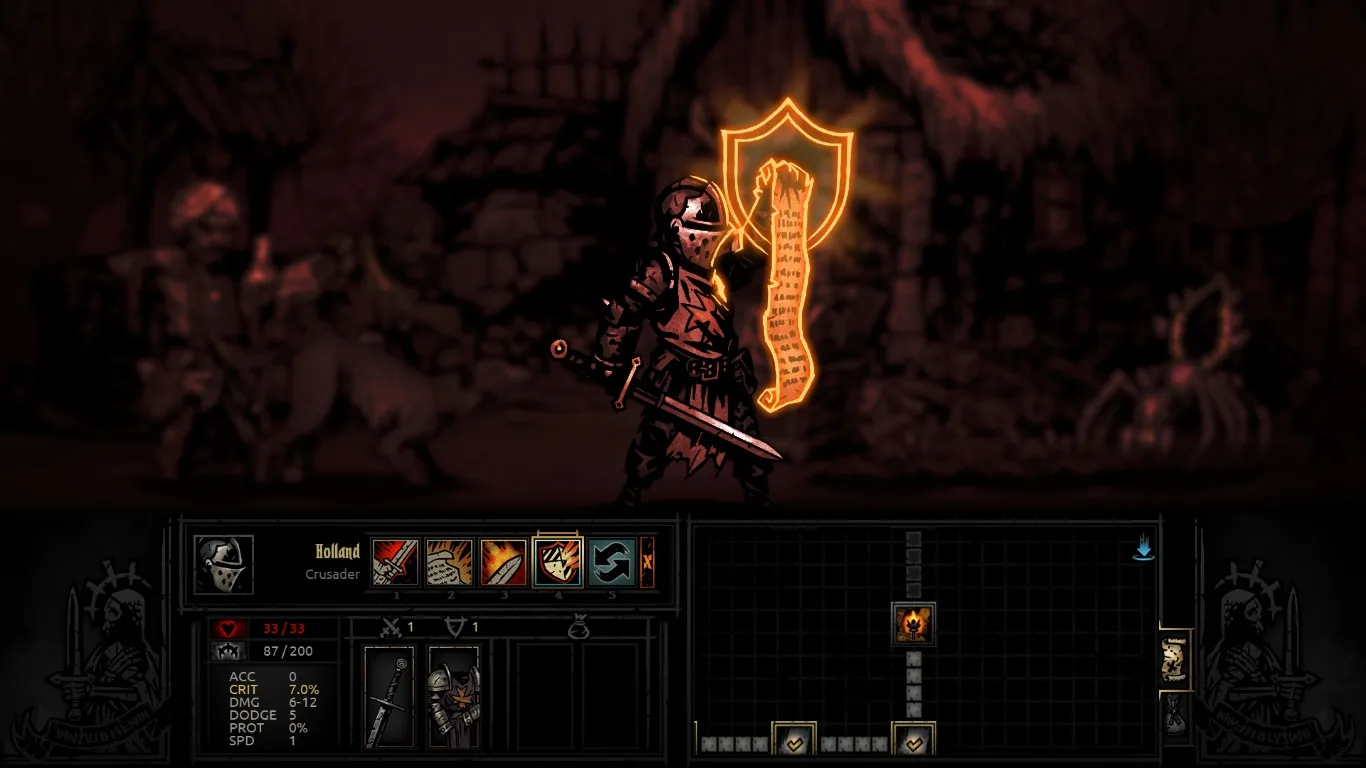1366x768 pixels.
Task: Click the torch-lit room on the map
Action: point(916,622)
